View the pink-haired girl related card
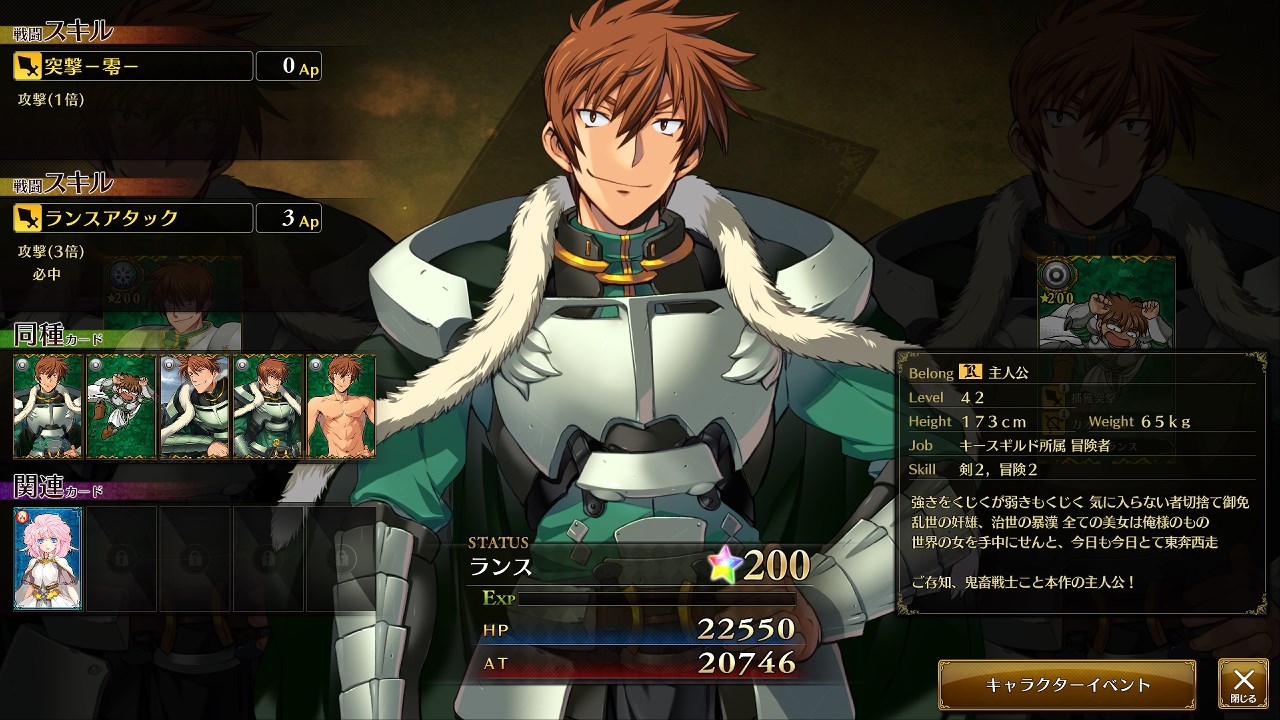 click(48, 558)
